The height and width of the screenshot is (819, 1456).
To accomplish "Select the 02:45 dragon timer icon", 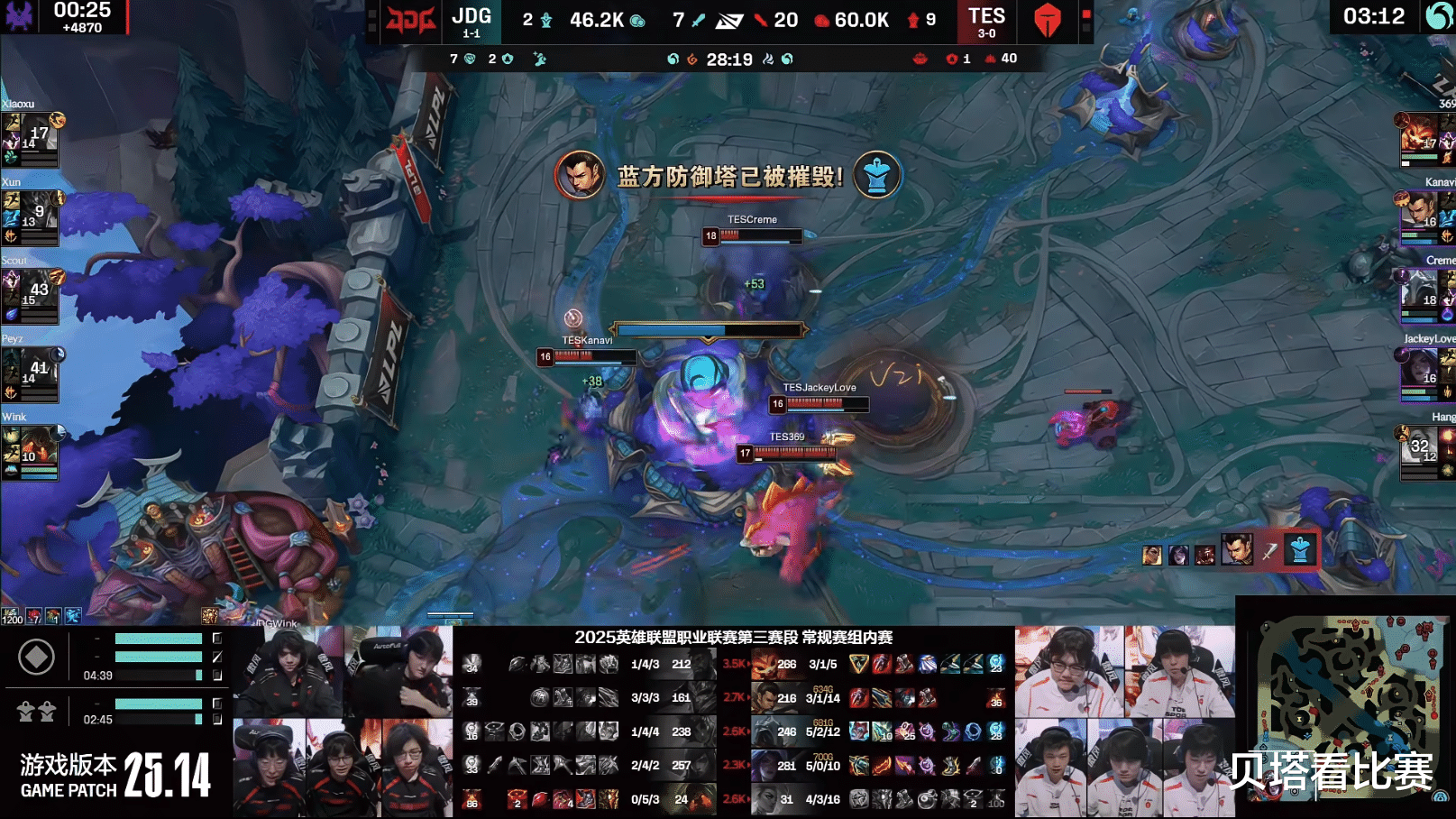I will tap(36, 712).
